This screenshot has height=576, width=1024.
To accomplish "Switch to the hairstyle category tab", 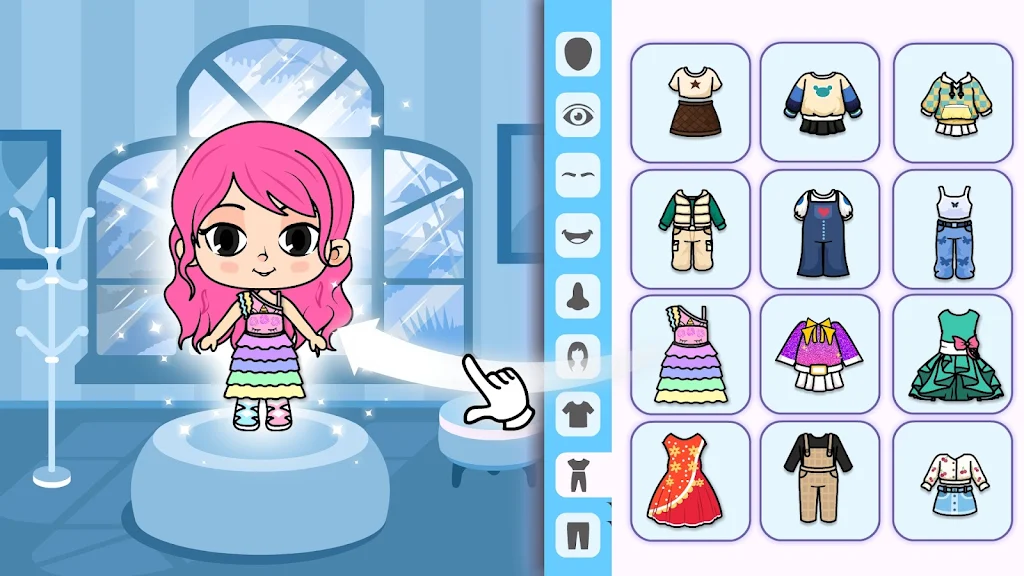I will tap(578, 355).
